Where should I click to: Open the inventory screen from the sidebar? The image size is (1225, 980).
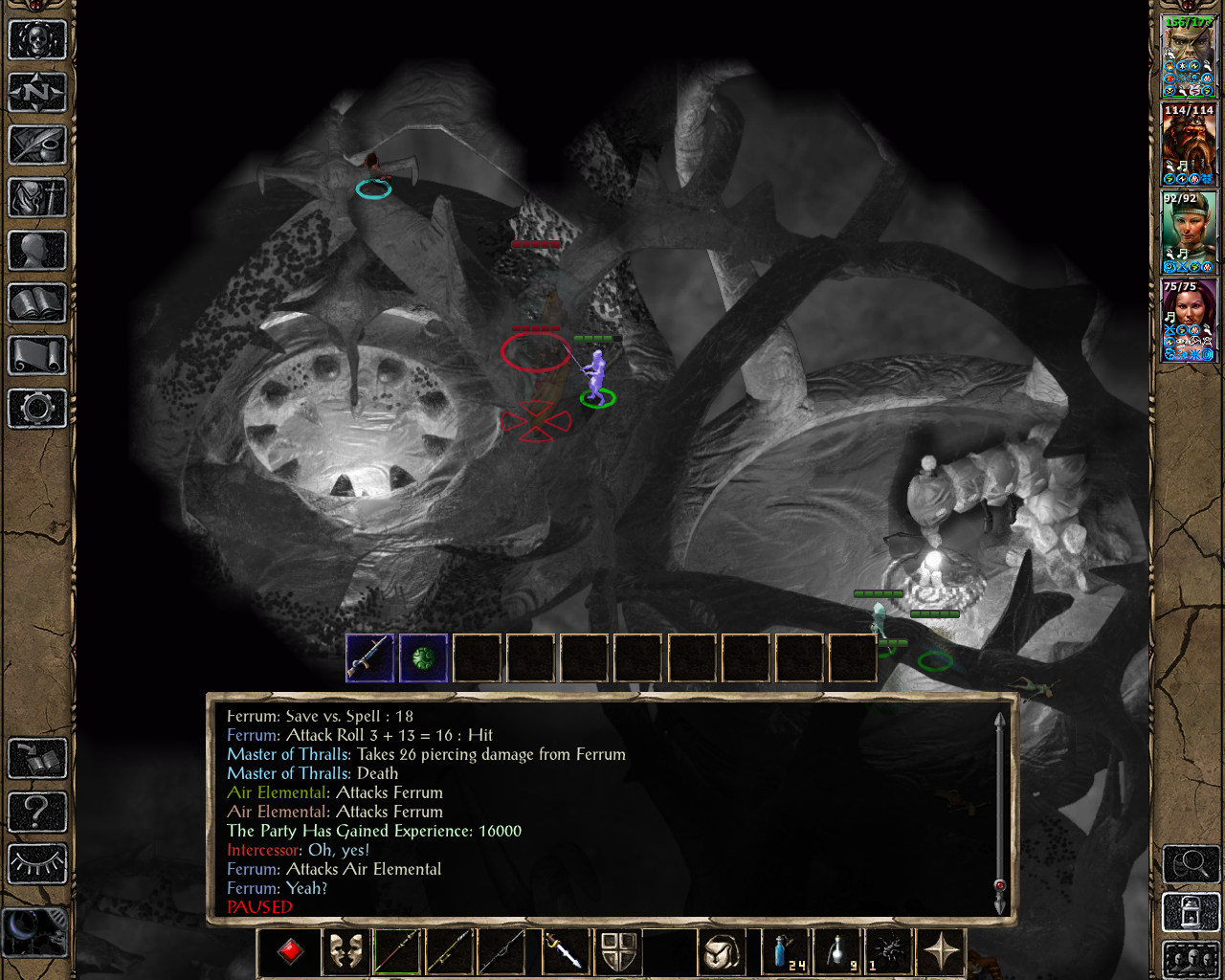coord(36,199)
